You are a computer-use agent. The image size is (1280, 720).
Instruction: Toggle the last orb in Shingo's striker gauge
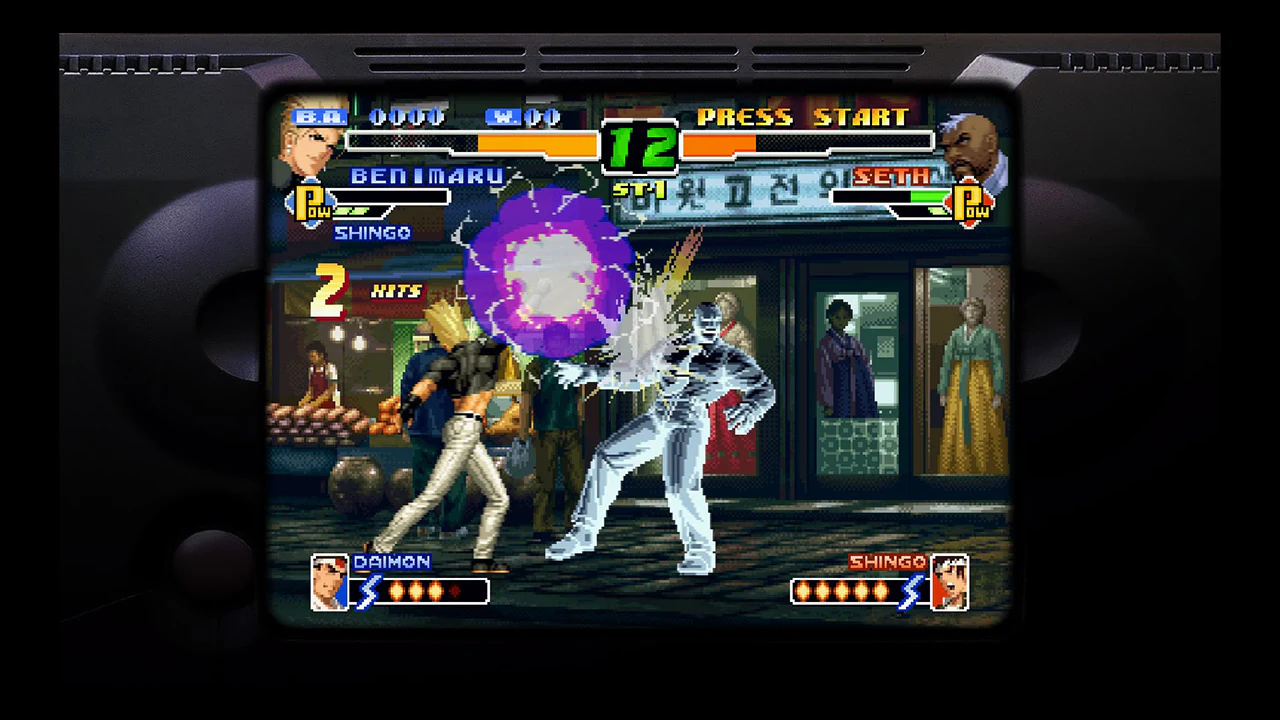pyautogui.click(x=878, y=592)
